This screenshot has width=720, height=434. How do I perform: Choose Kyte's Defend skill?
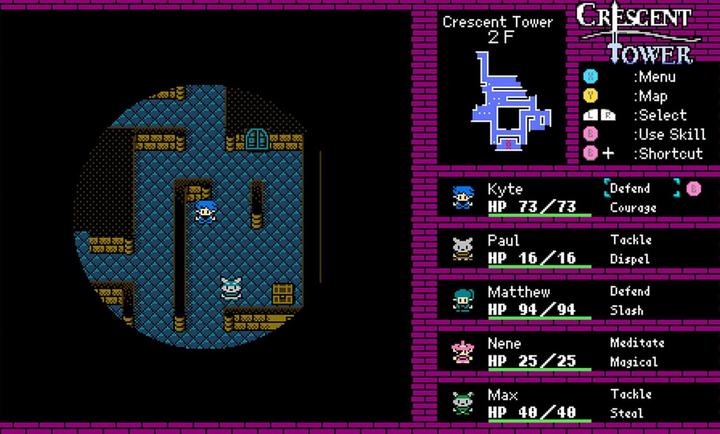tap(630, 188)
